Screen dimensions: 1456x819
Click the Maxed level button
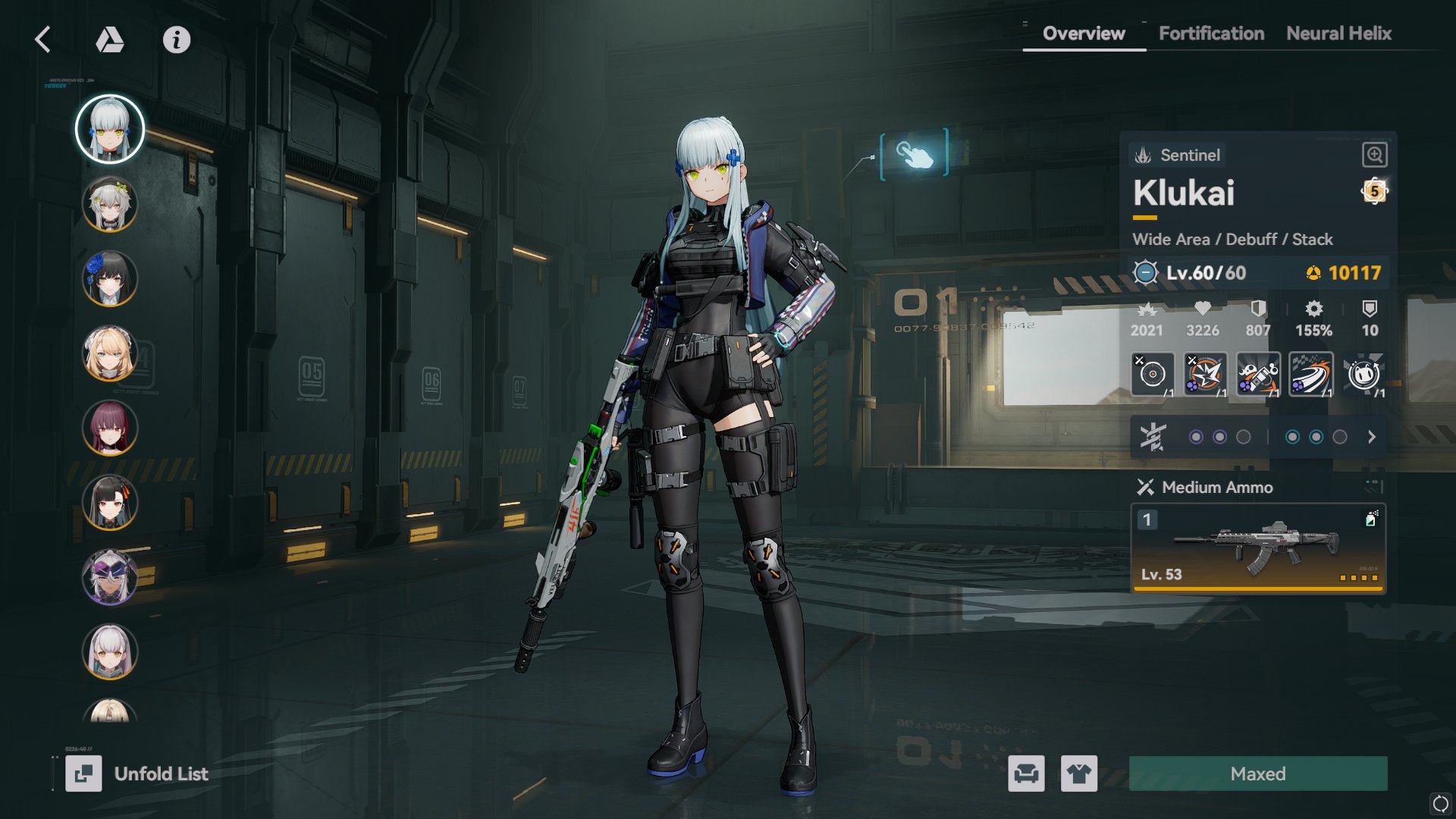1258,773
